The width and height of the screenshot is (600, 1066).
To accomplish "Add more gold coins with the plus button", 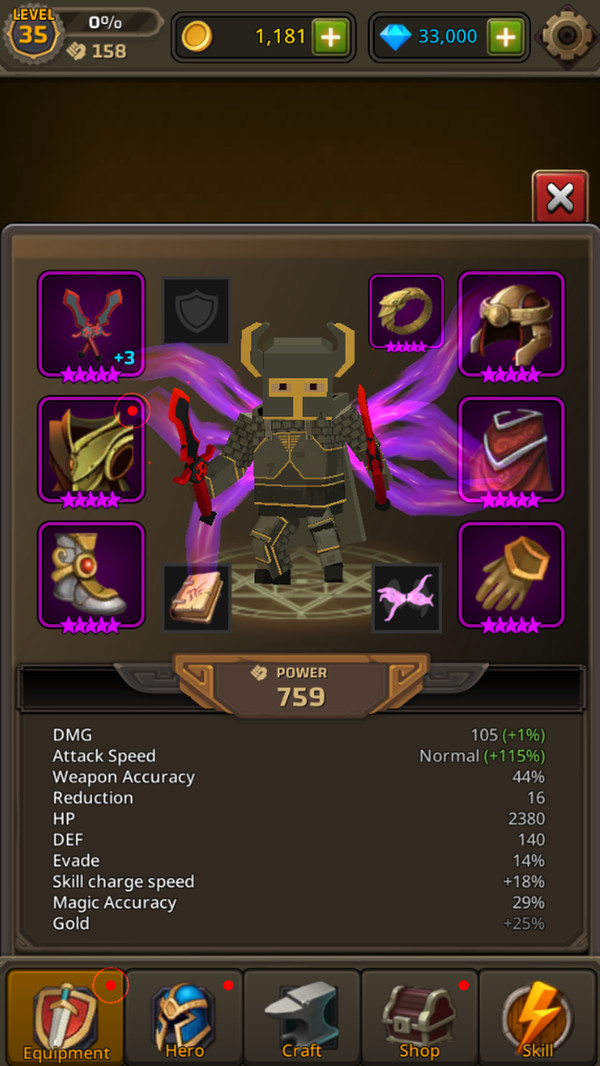I will click(330, 37).
